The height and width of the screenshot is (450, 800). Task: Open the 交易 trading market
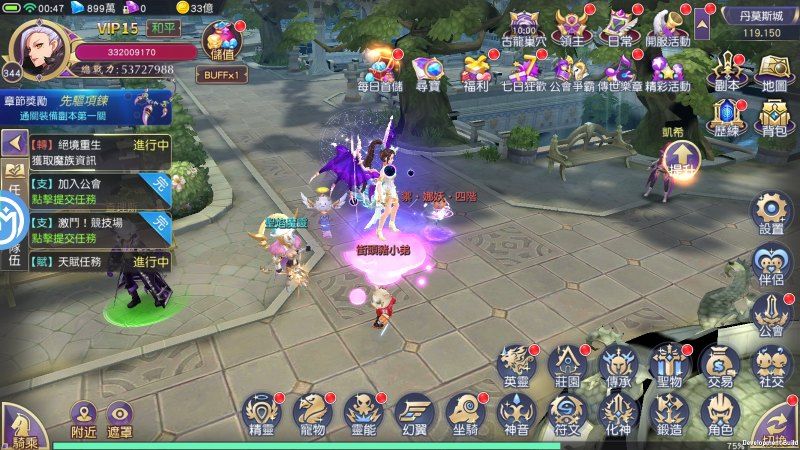click(x=720, y=366)
